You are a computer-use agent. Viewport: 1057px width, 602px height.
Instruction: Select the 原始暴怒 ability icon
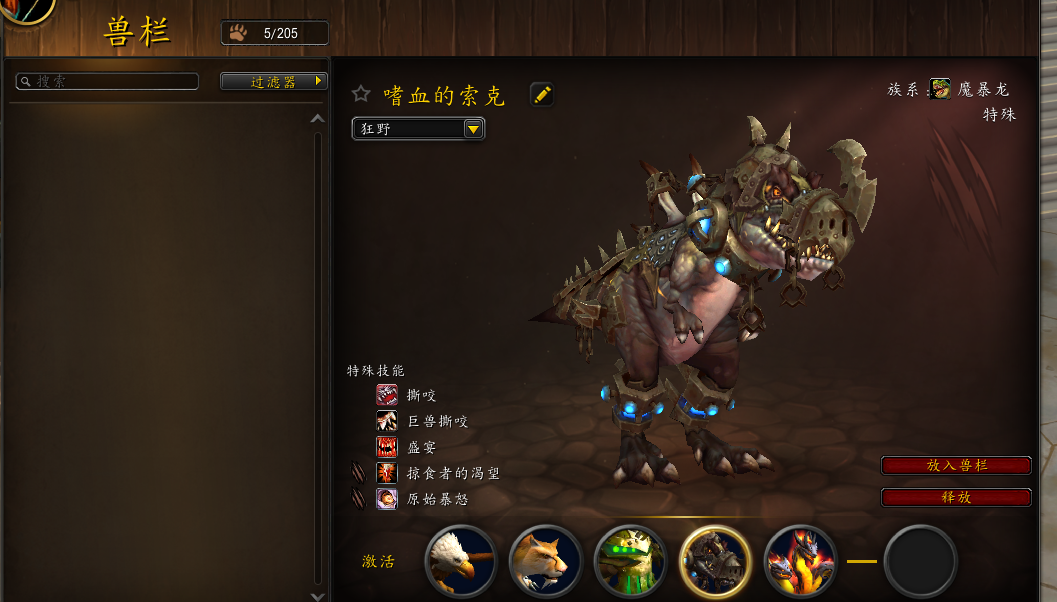(387, 499)
